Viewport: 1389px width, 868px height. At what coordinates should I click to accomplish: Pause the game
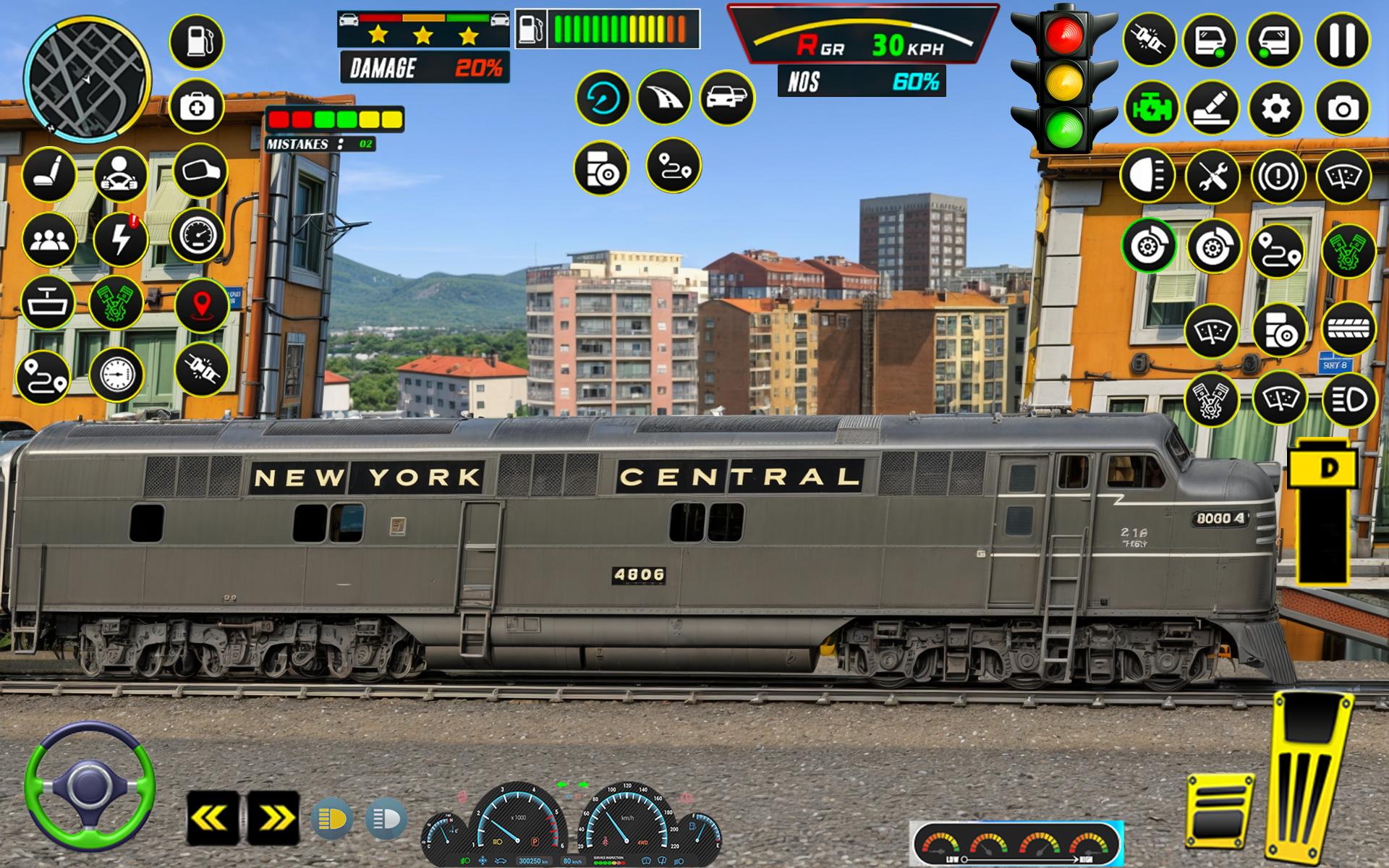(1343, 42)
